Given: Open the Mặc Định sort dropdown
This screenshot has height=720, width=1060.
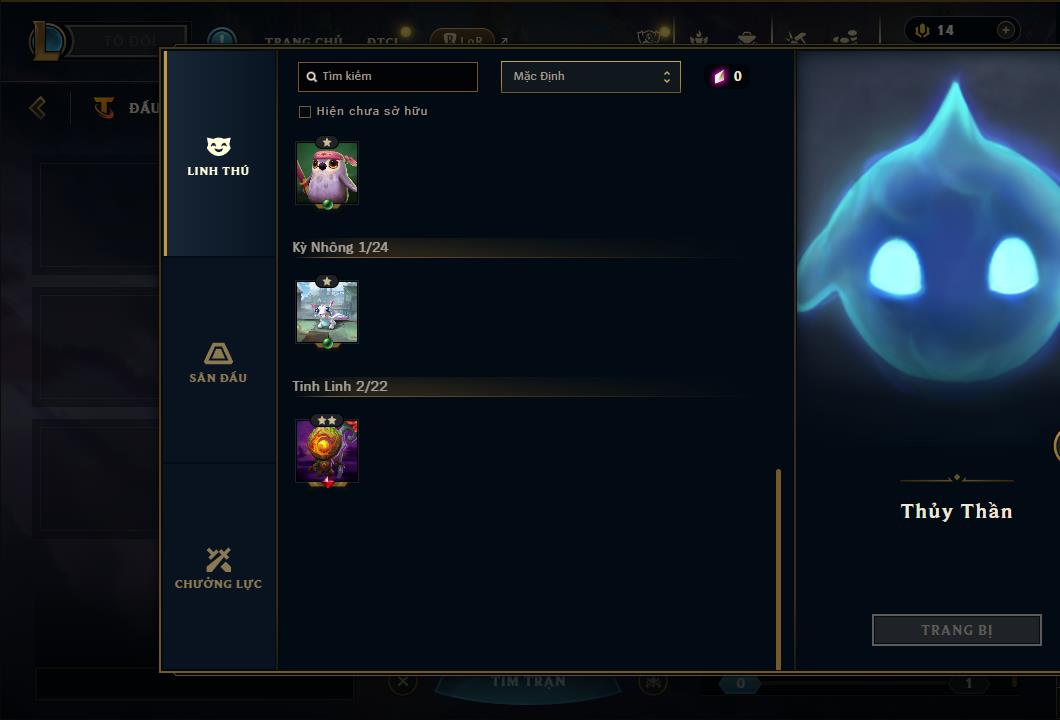Looking at the screenshot, I should [x=590, y=76].
